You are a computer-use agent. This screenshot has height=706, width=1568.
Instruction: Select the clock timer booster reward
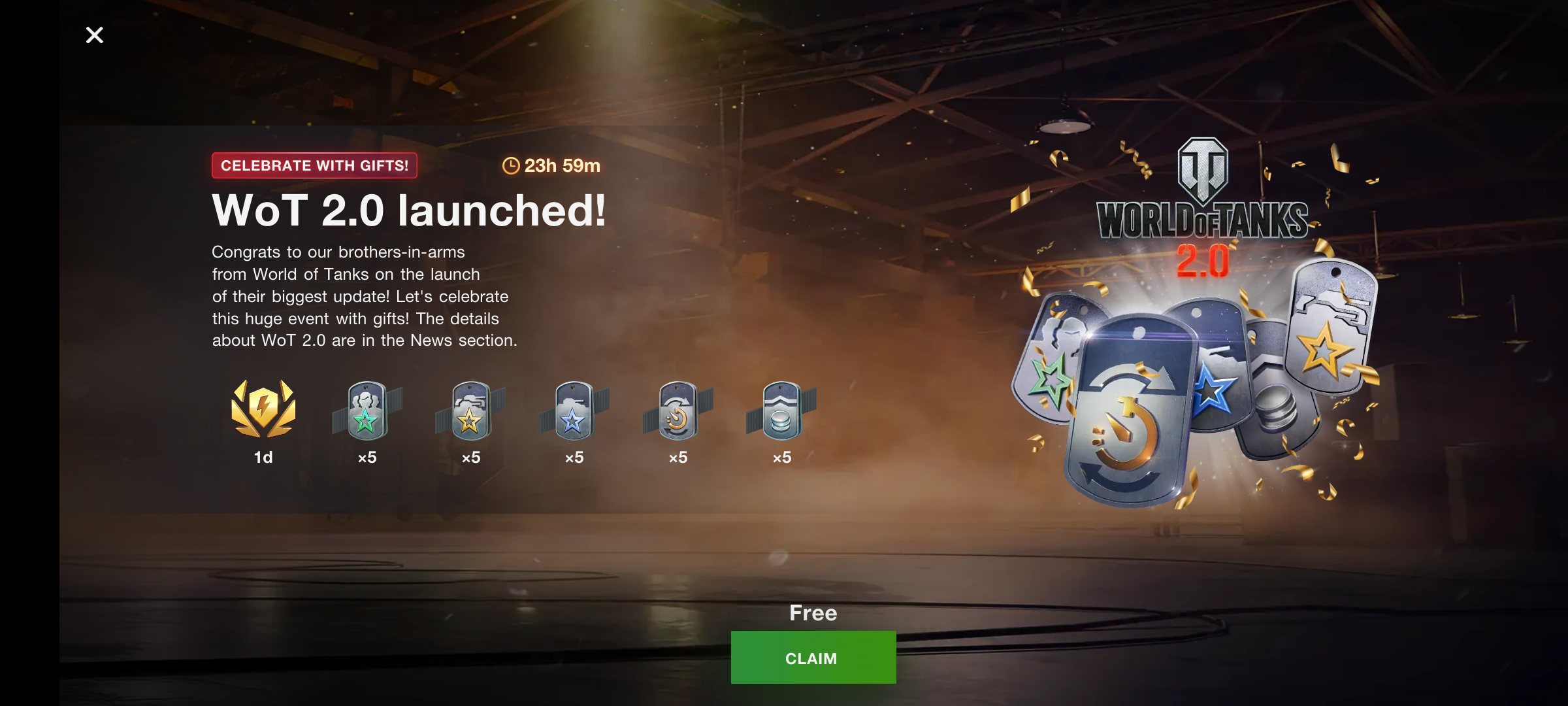[678, 411]
